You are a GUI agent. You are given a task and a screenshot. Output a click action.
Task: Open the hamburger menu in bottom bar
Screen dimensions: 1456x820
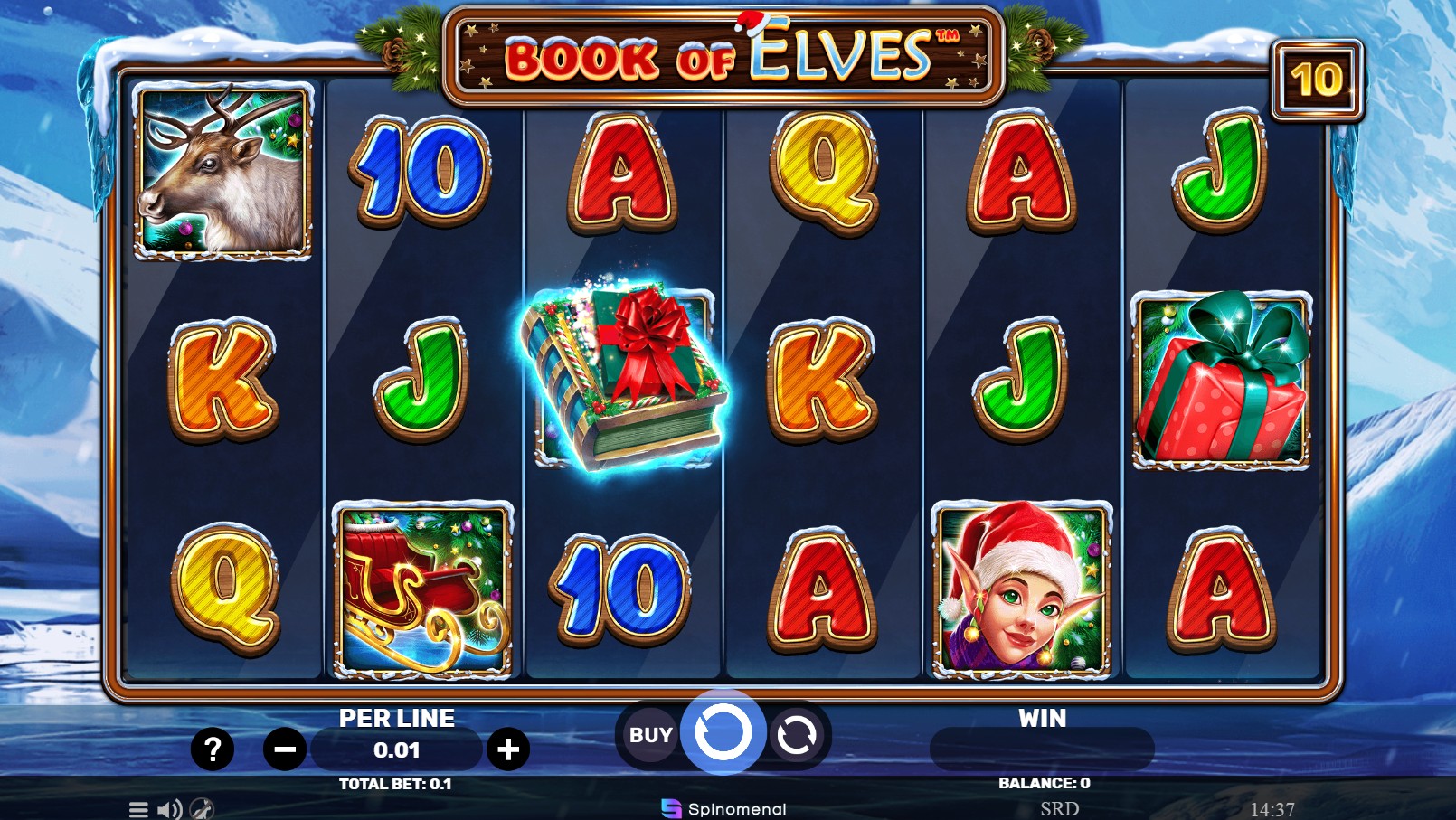[x=138, y=810]
